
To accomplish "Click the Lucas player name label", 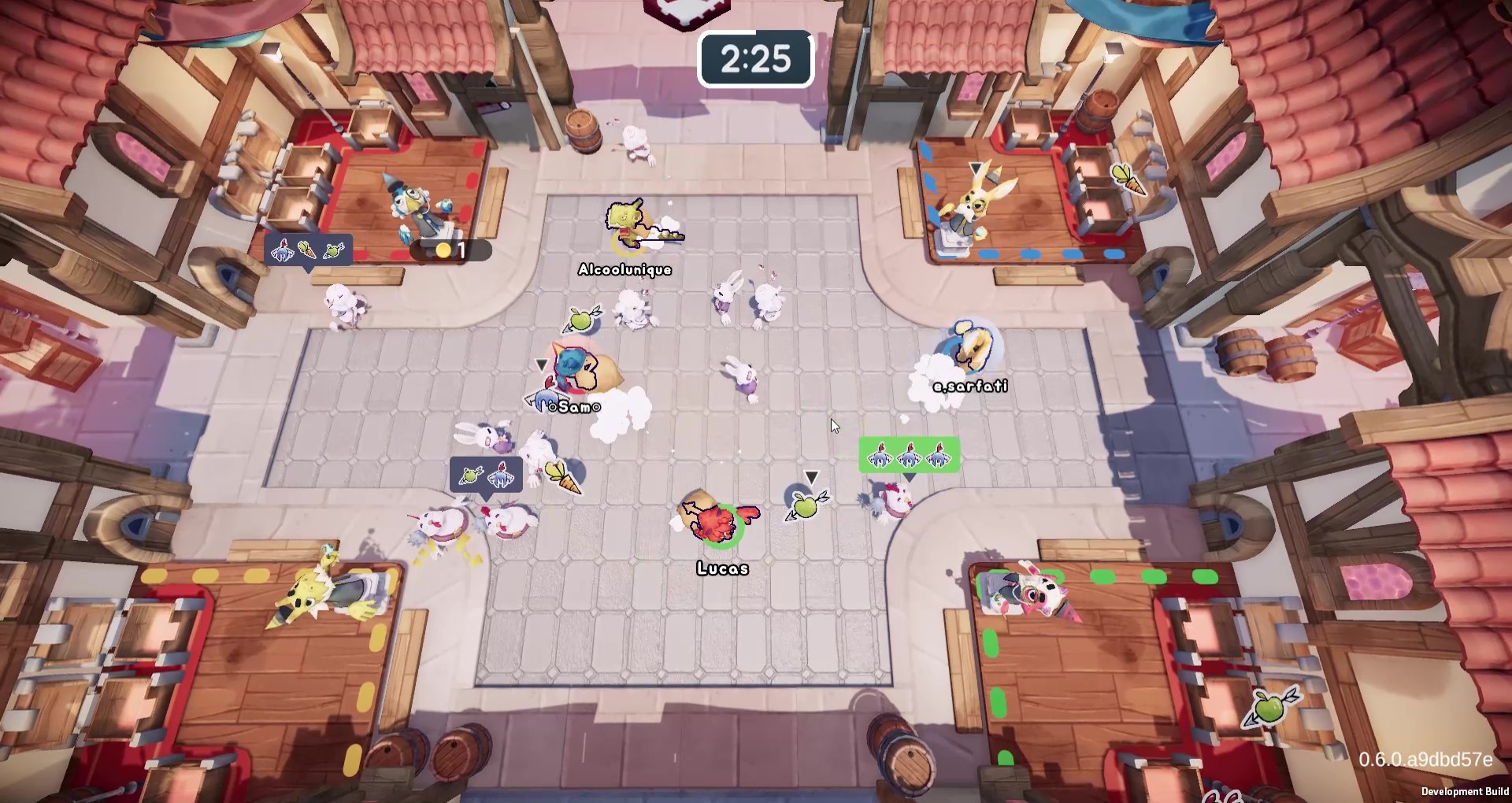I will (x=722, y=568).
